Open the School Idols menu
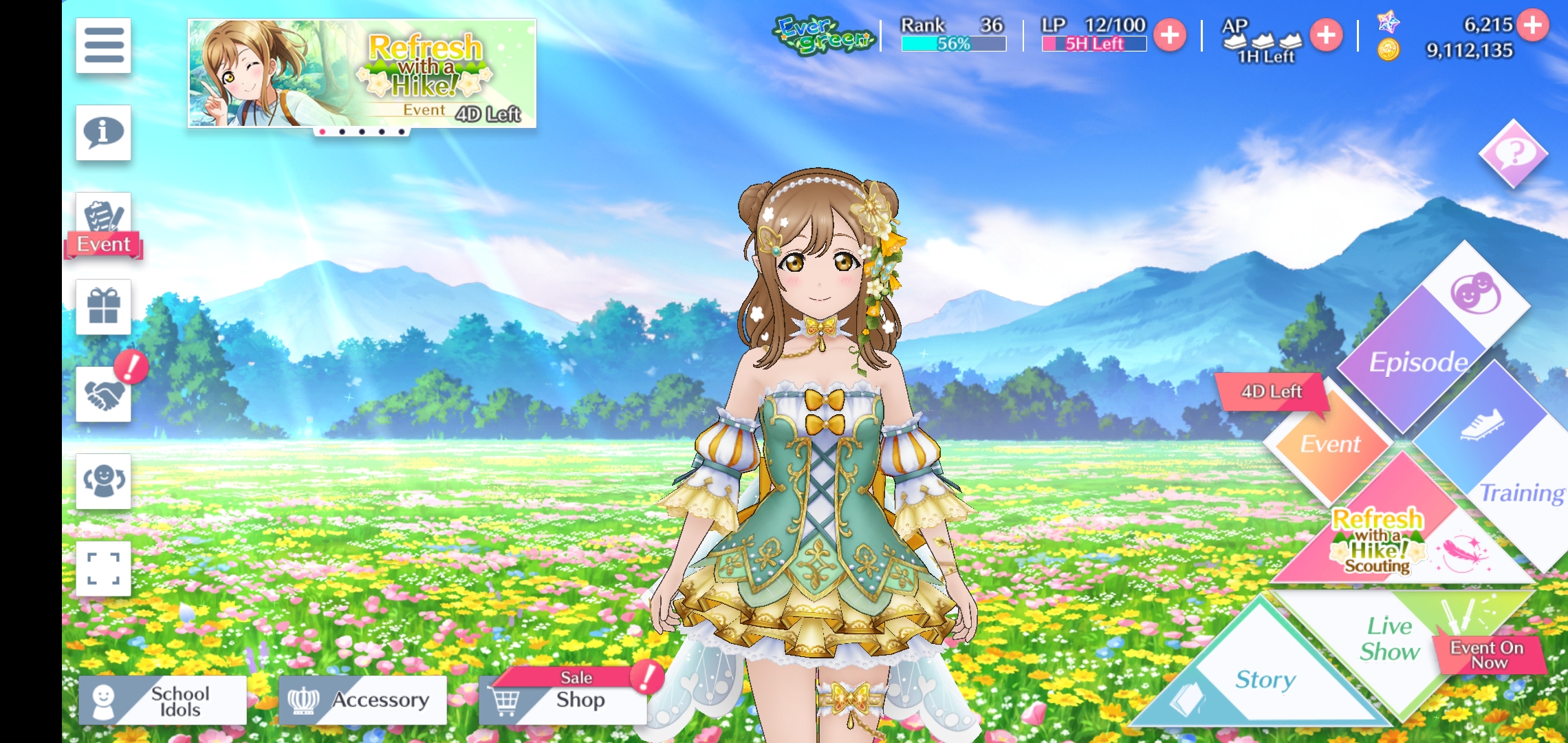1568x743 pixels. point(163,700)
